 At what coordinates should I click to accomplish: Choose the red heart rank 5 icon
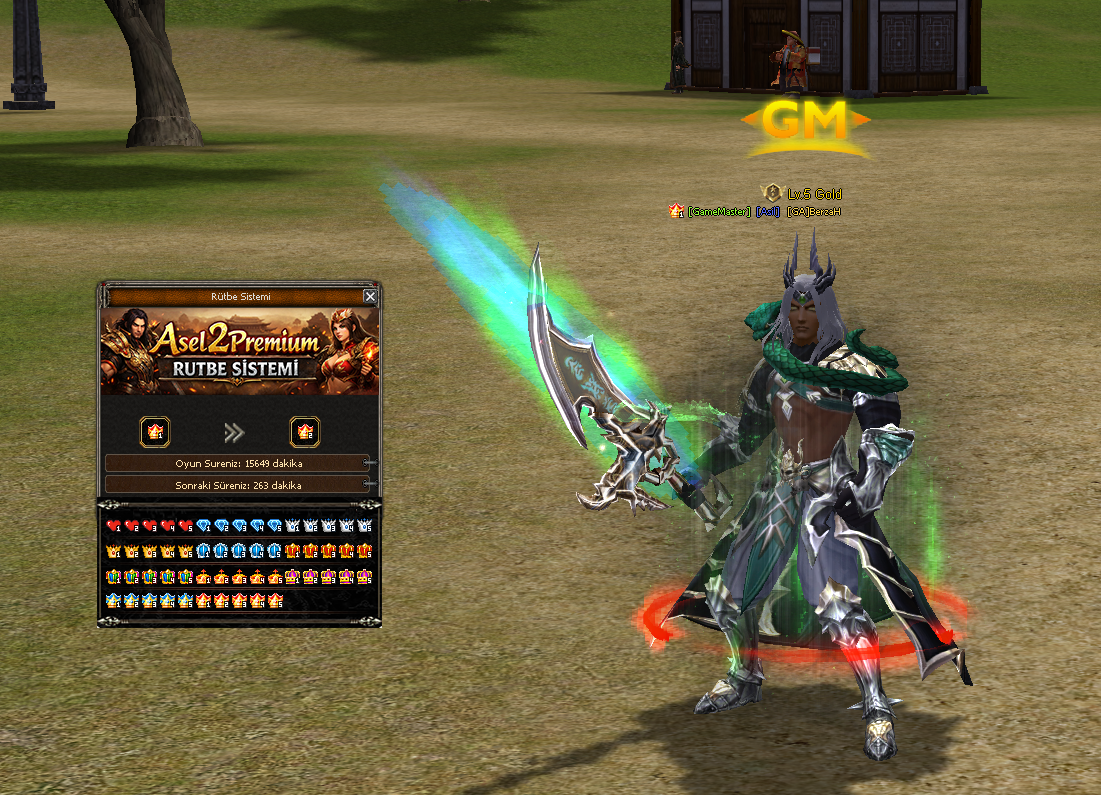(185, 526)
